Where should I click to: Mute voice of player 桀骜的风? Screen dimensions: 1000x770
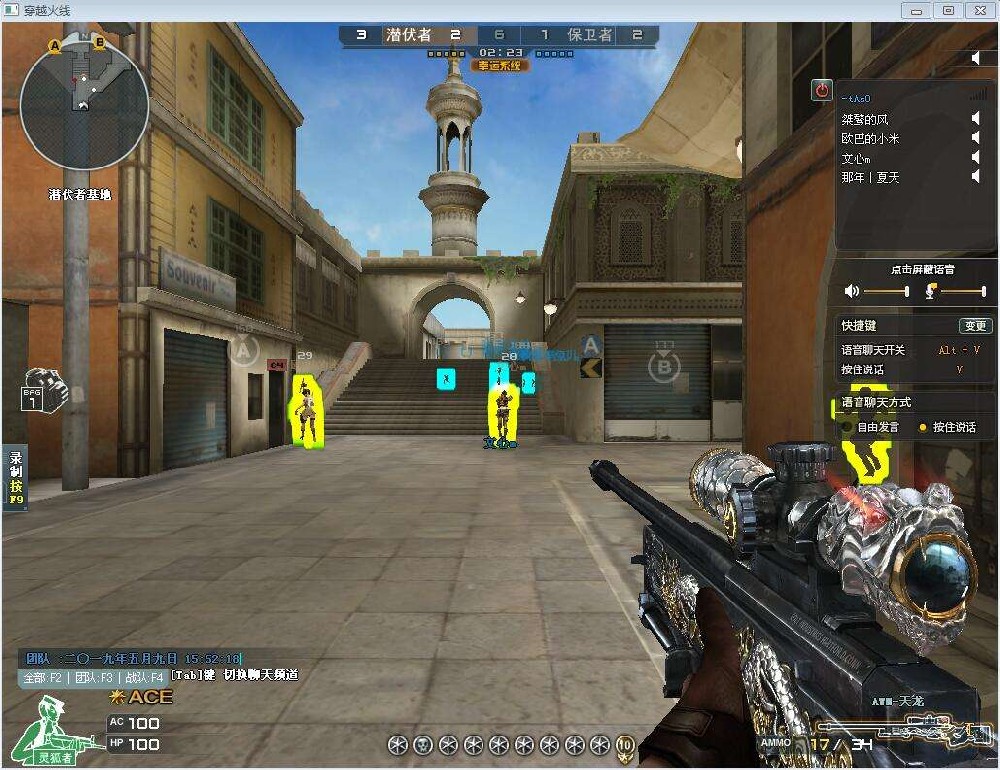point(976,119)
